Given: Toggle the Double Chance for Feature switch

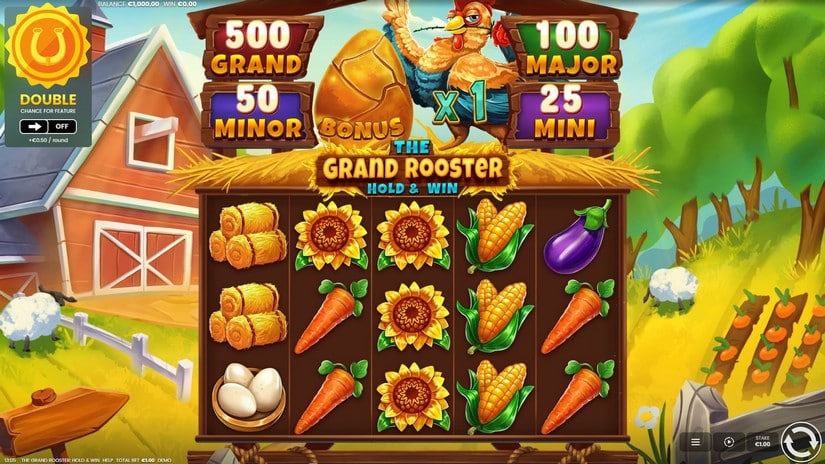Looking at the screenshot, I should coord(48,127).
